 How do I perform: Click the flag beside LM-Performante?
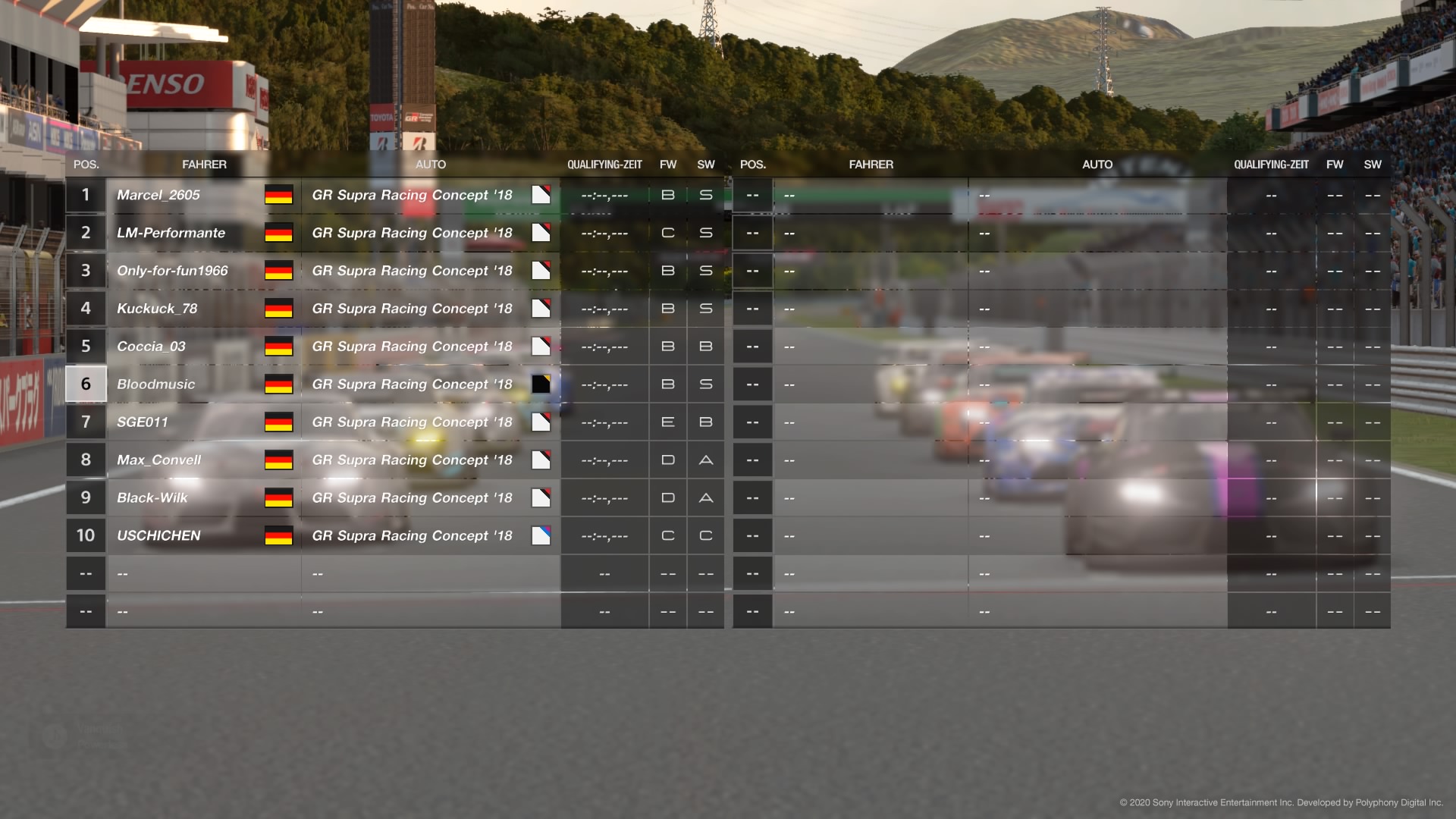click(278, 233)
